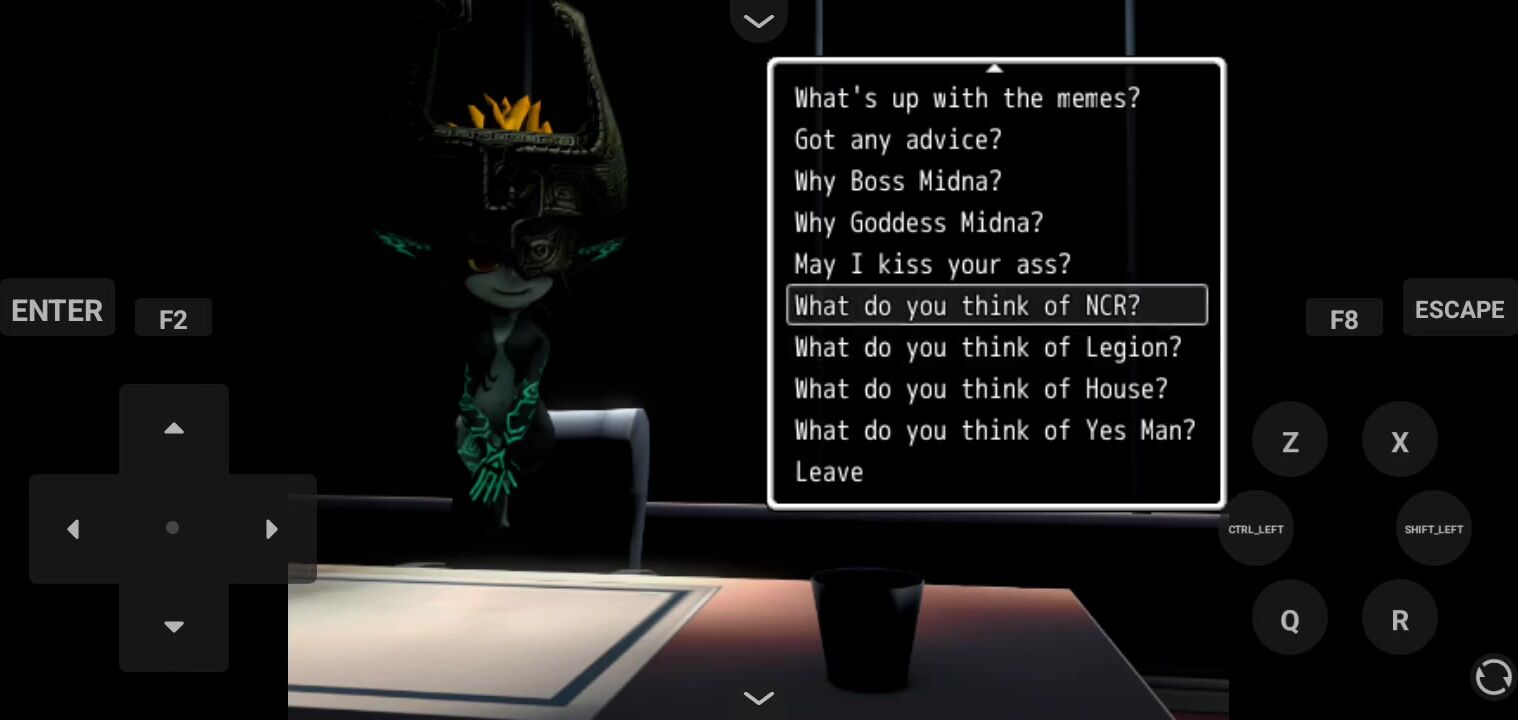
Task: Tap the F8 overlay button
Action: [x=1344, y=319]
